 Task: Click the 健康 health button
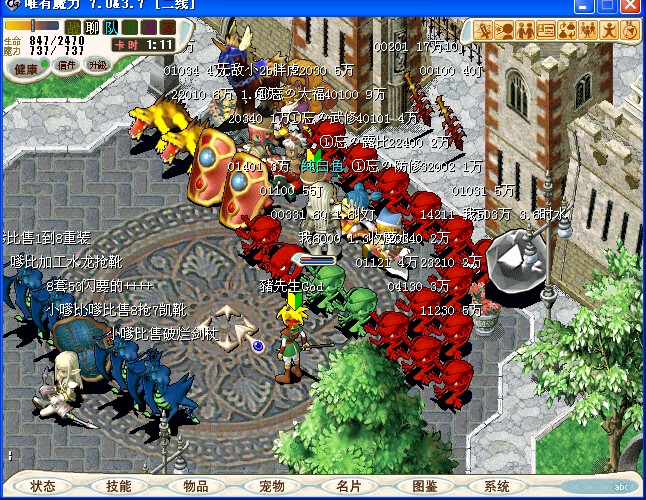click(x=28, y=68)
